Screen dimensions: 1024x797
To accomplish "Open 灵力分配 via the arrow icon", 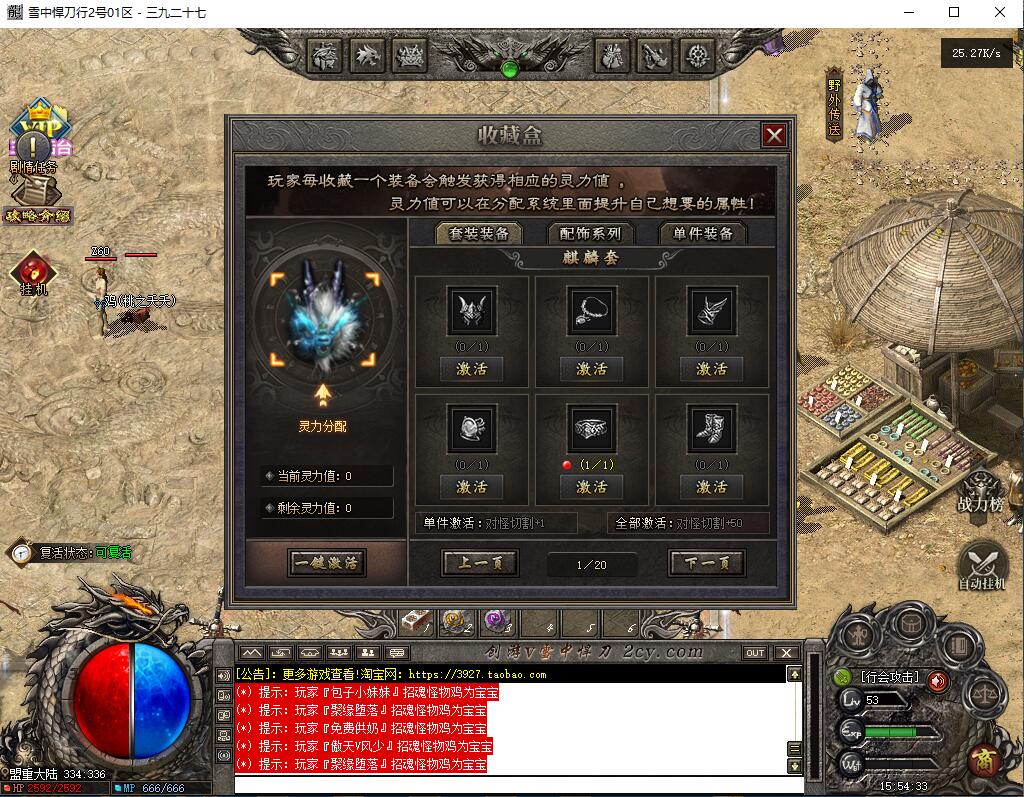I will click(323, 396).
